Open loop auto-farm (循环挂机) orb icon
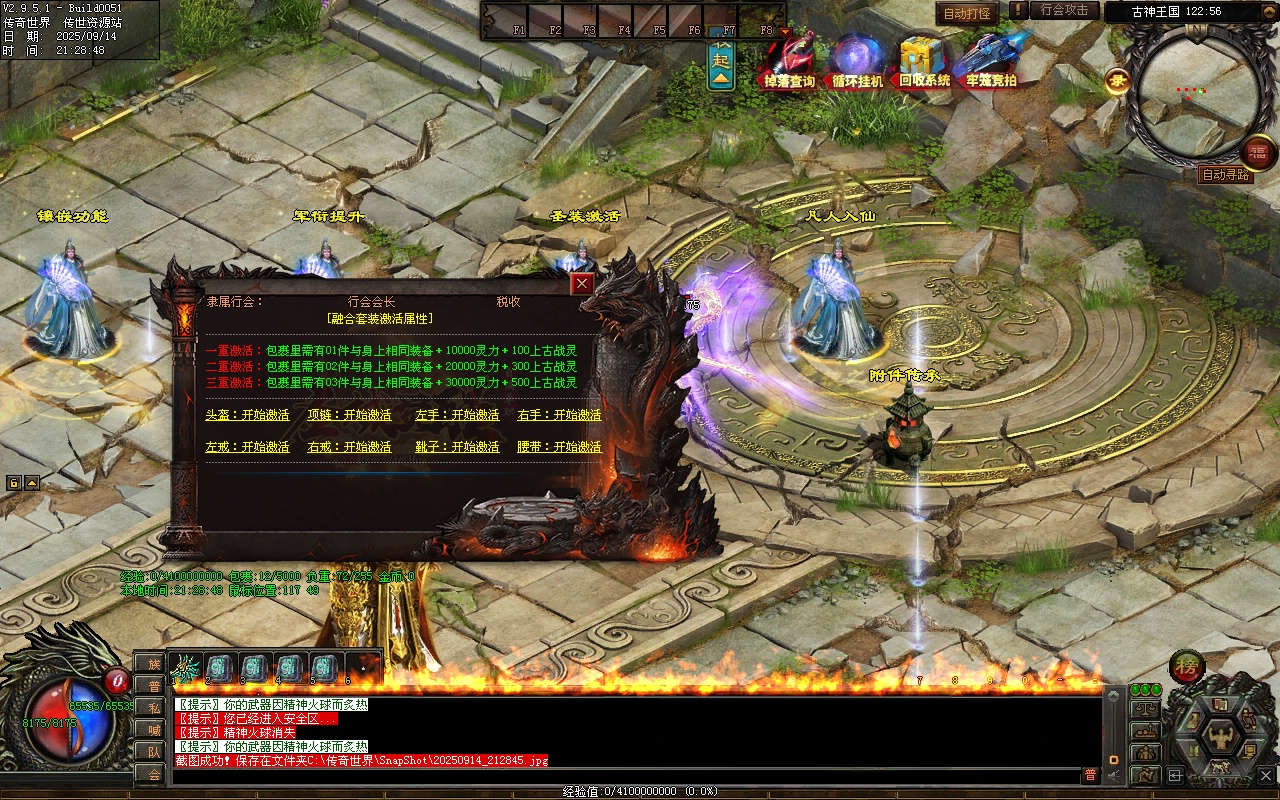The width and height of the screenshot is (1280, 800). coord(857,62)
